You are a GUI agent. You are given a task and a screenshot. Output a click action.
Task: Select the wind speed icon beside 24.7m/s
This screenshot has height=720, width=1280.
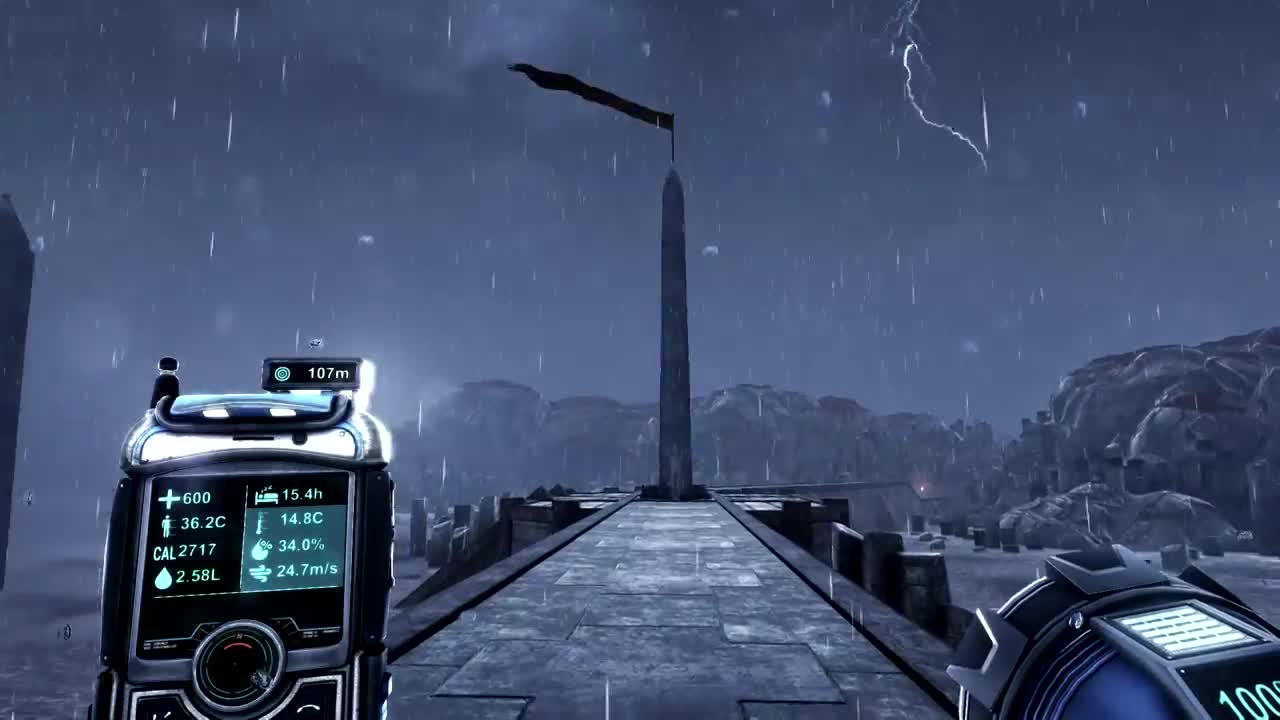(263, 570)
